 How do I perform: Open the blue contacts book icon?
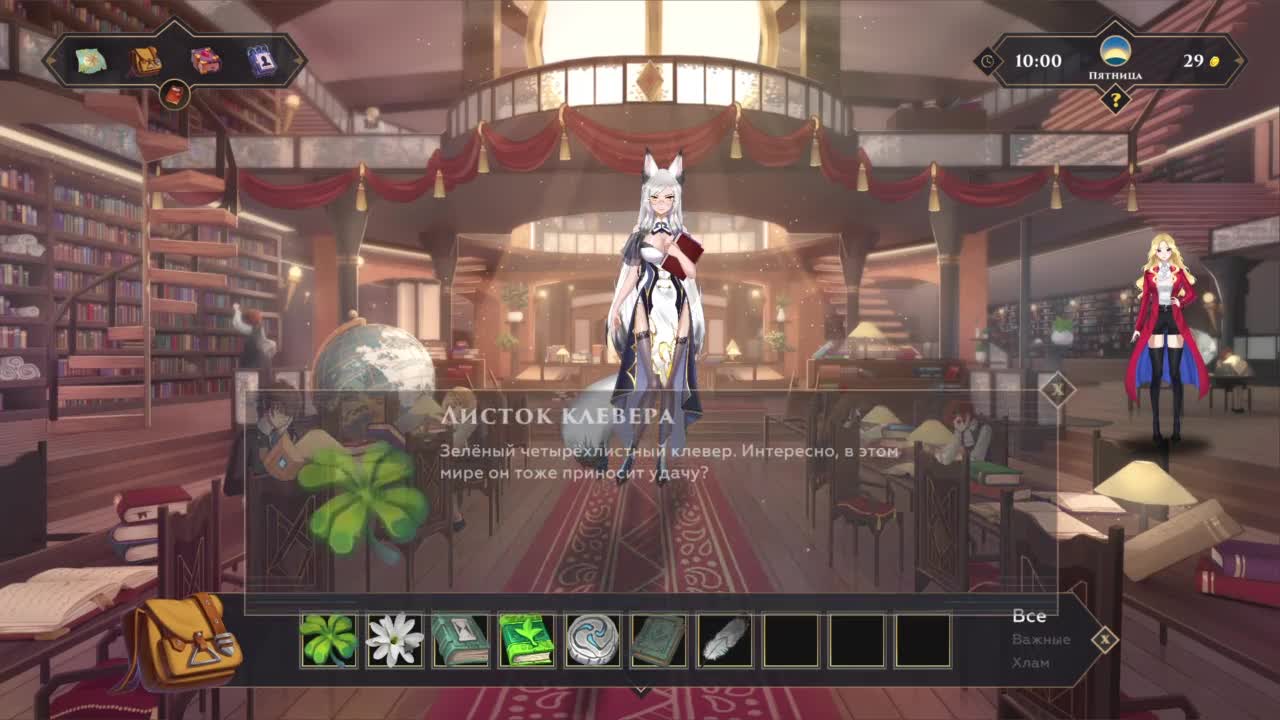pyautogui.click(x=262, y=61)
